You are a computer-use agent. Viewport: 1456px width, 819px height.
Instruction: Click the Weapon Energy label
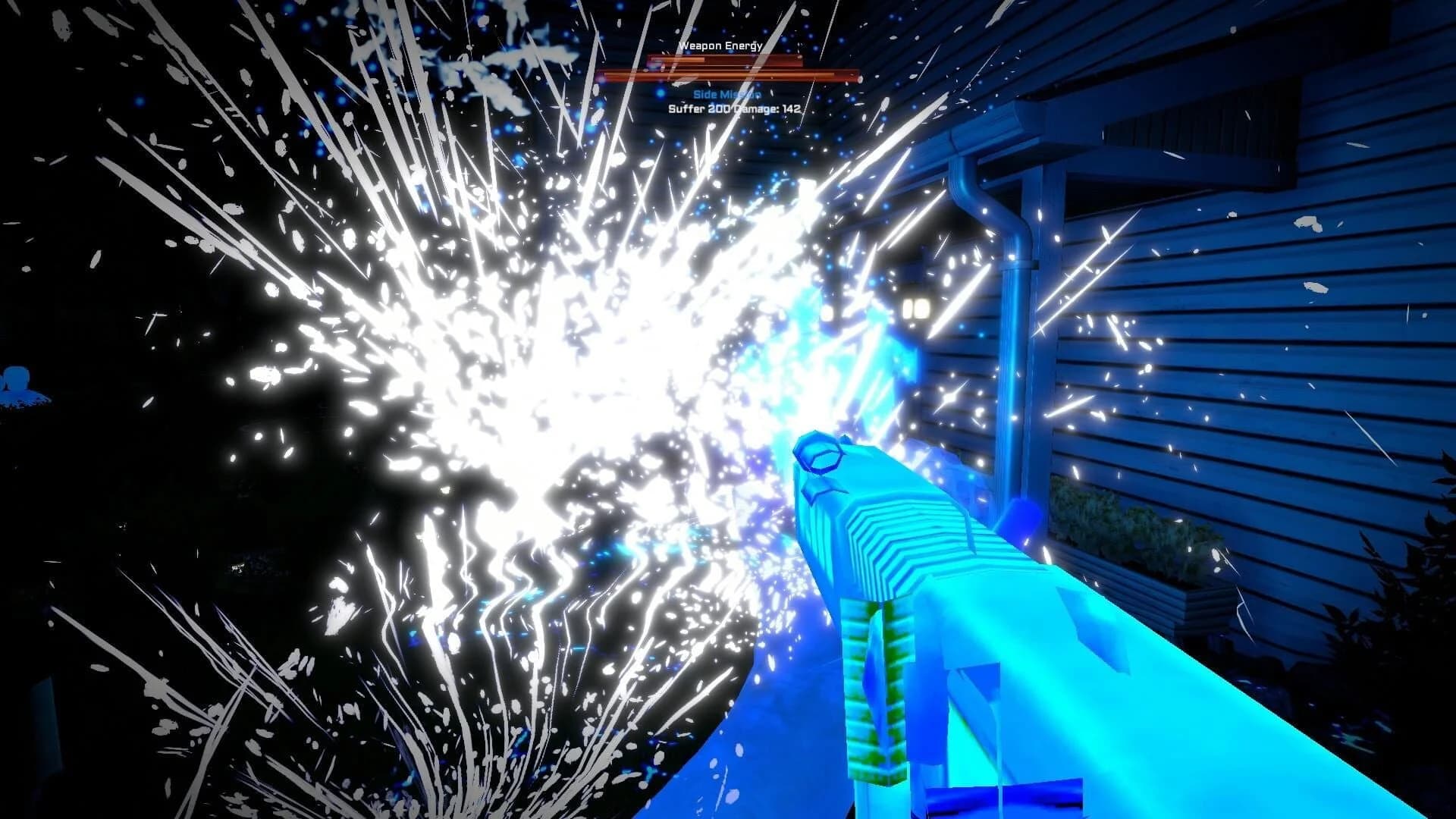[720, 46]
